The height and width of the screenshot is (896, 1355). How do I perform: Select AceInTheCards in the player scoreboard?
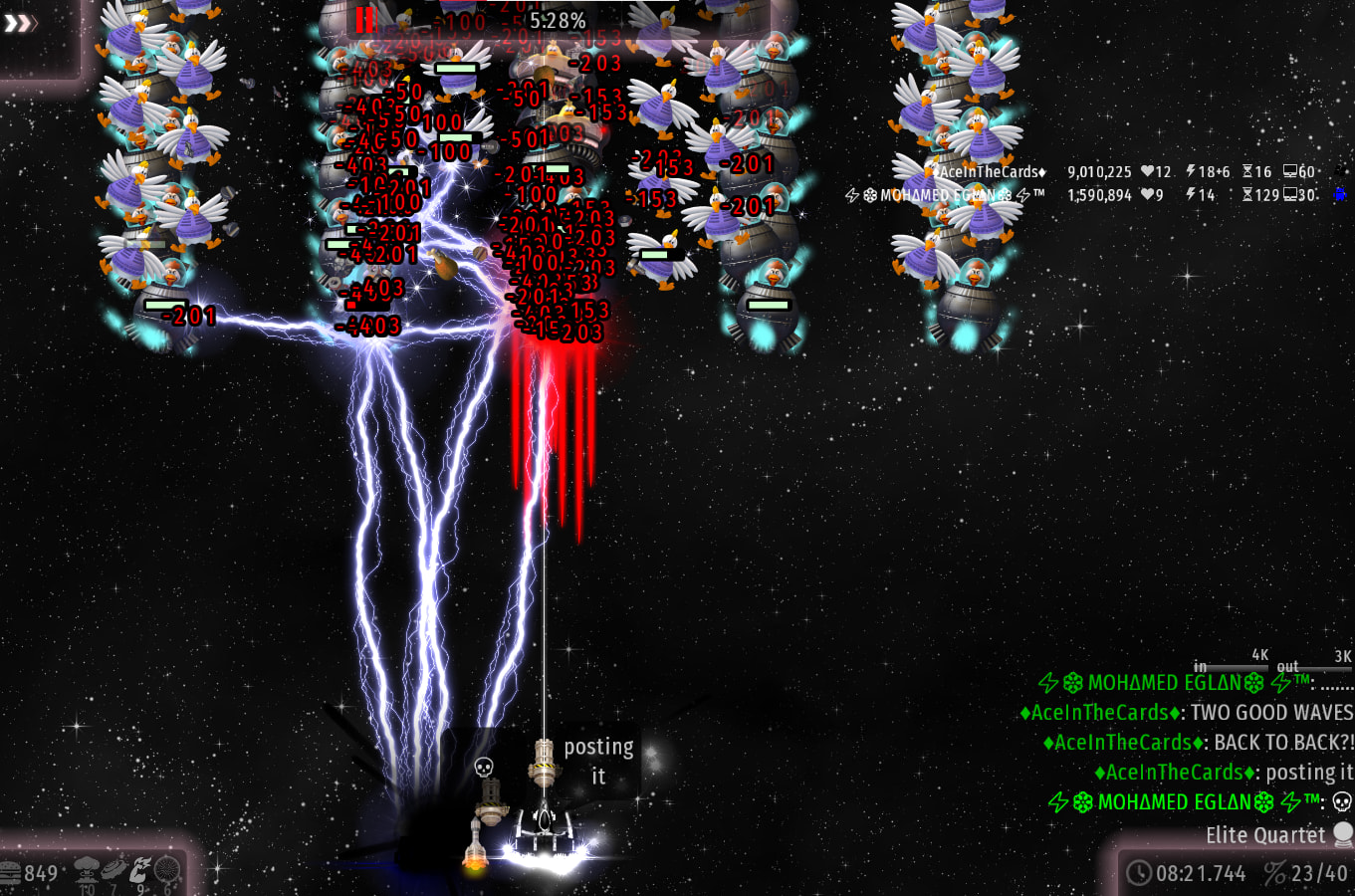992,172
